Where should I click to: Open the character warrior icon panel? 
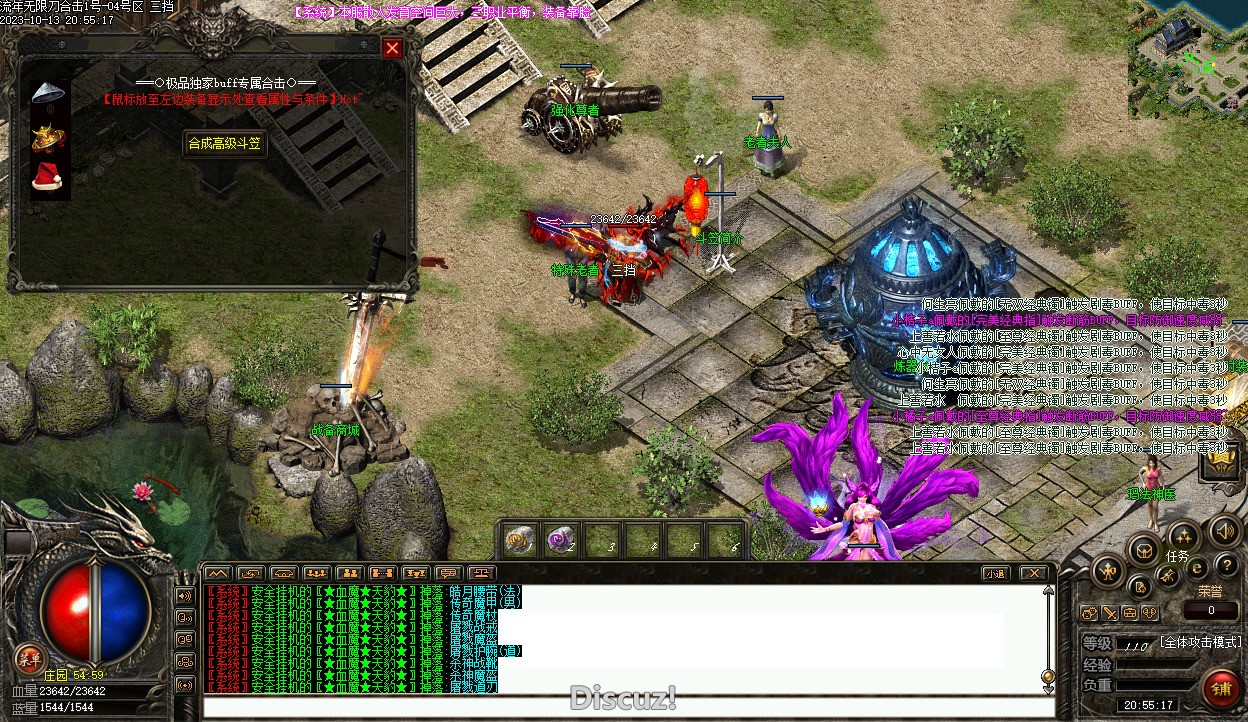click(1108, 572)
